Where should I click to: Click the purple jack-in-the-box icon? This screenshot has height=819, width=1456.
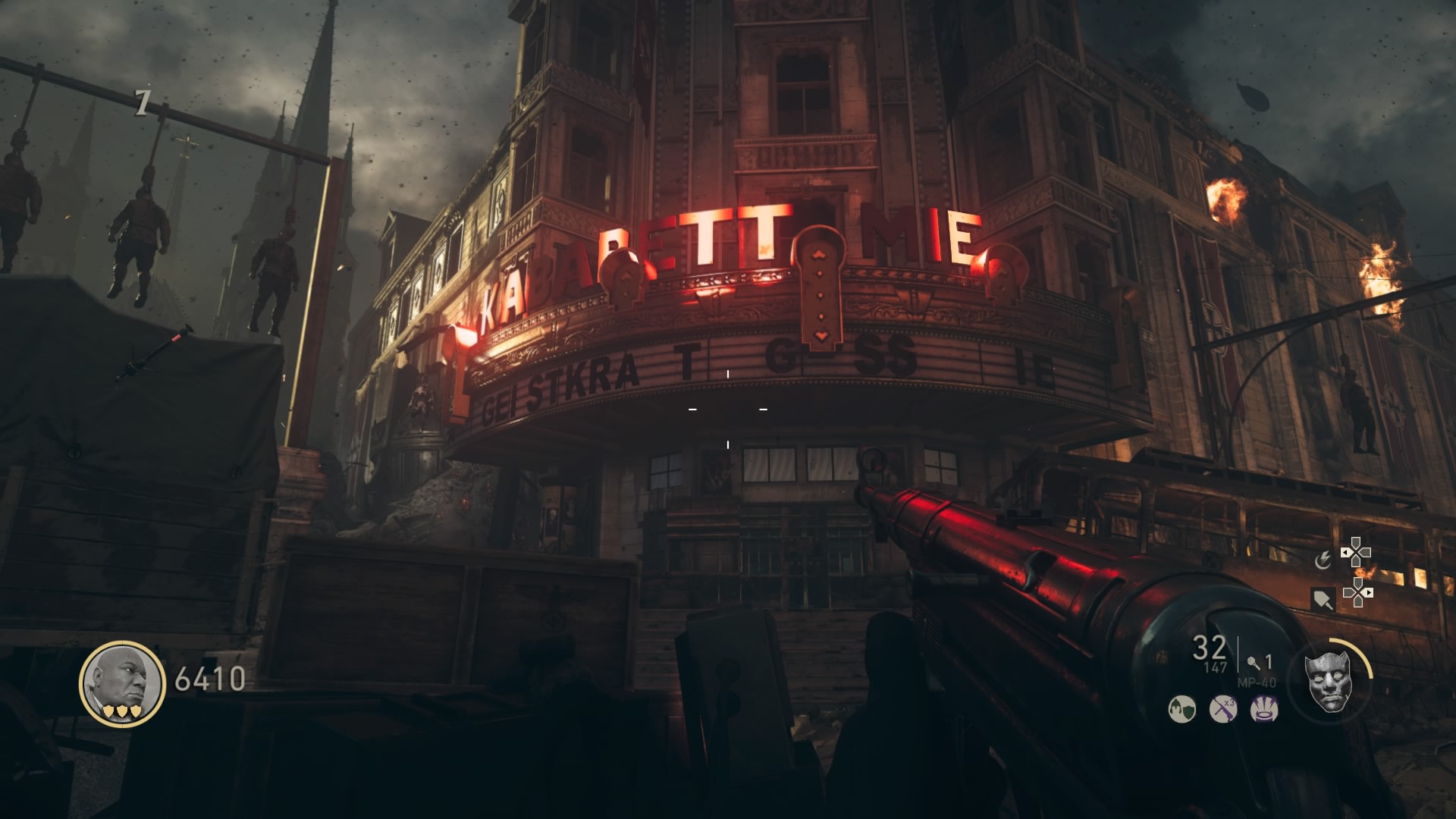[1263, 710]
